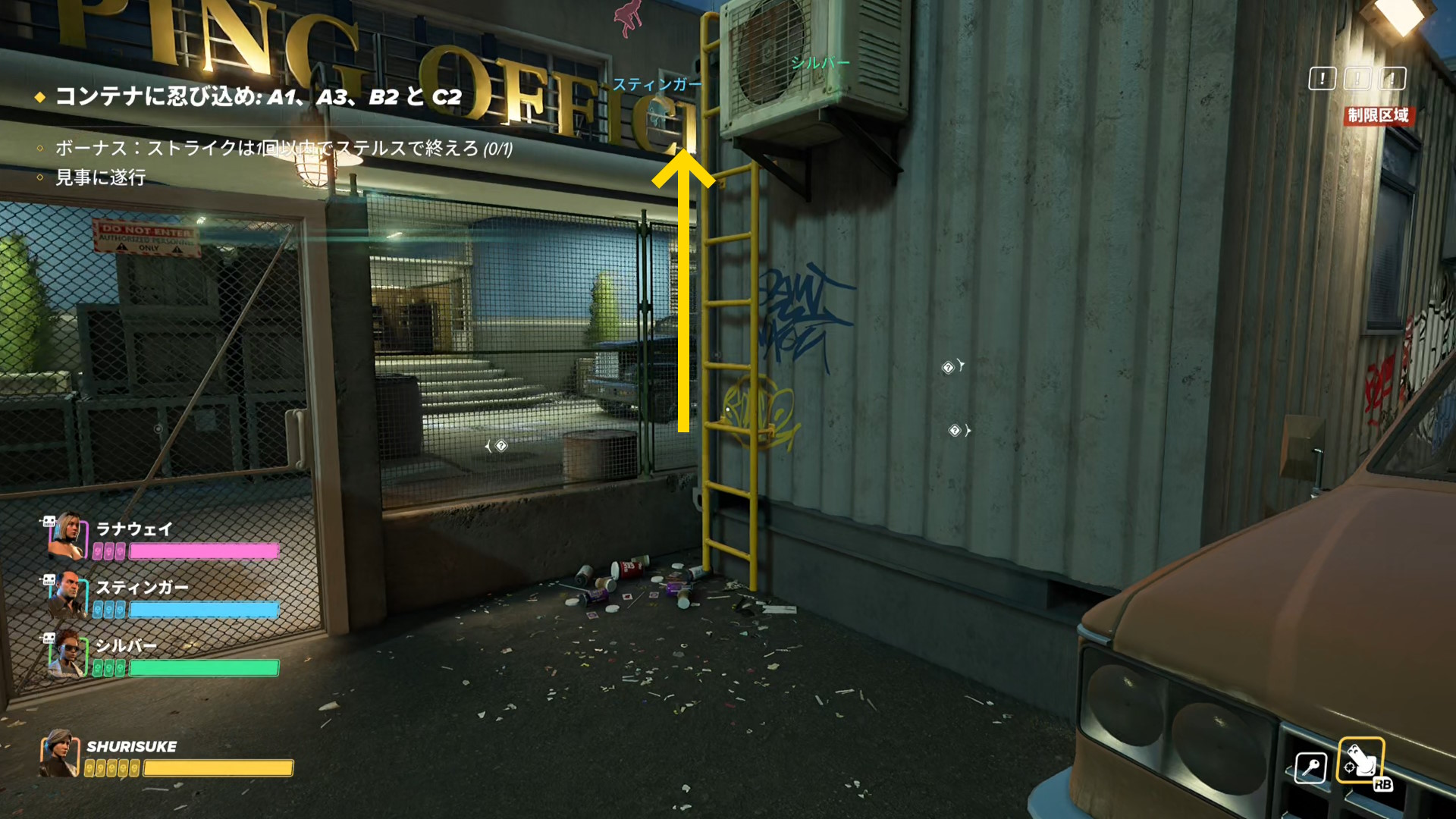Click the stealth strike bonus objective
Viewport: 1456px width, 819px height.
(x=283, y=148)
